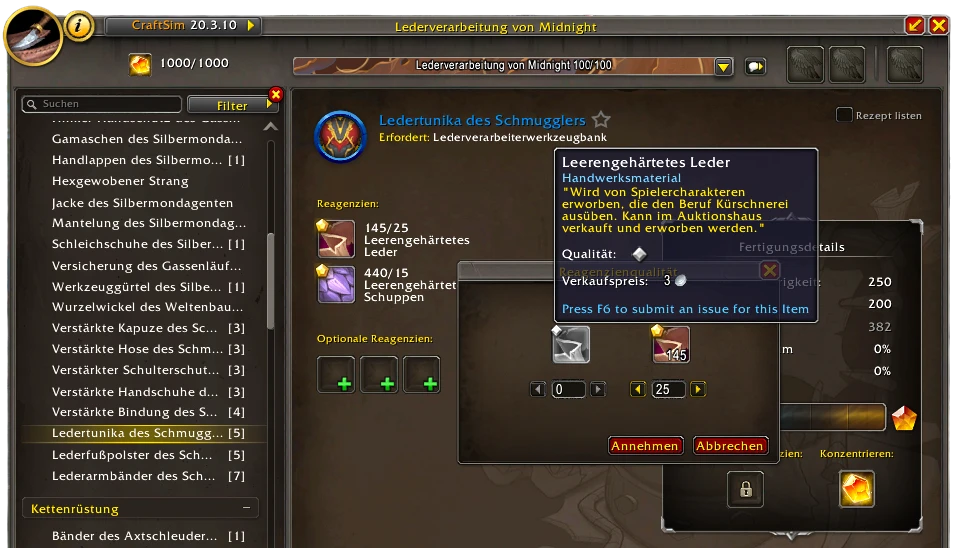Cancel with the Abbrechen button
This screenshot has width=958, height=548.
pos(730,446)
